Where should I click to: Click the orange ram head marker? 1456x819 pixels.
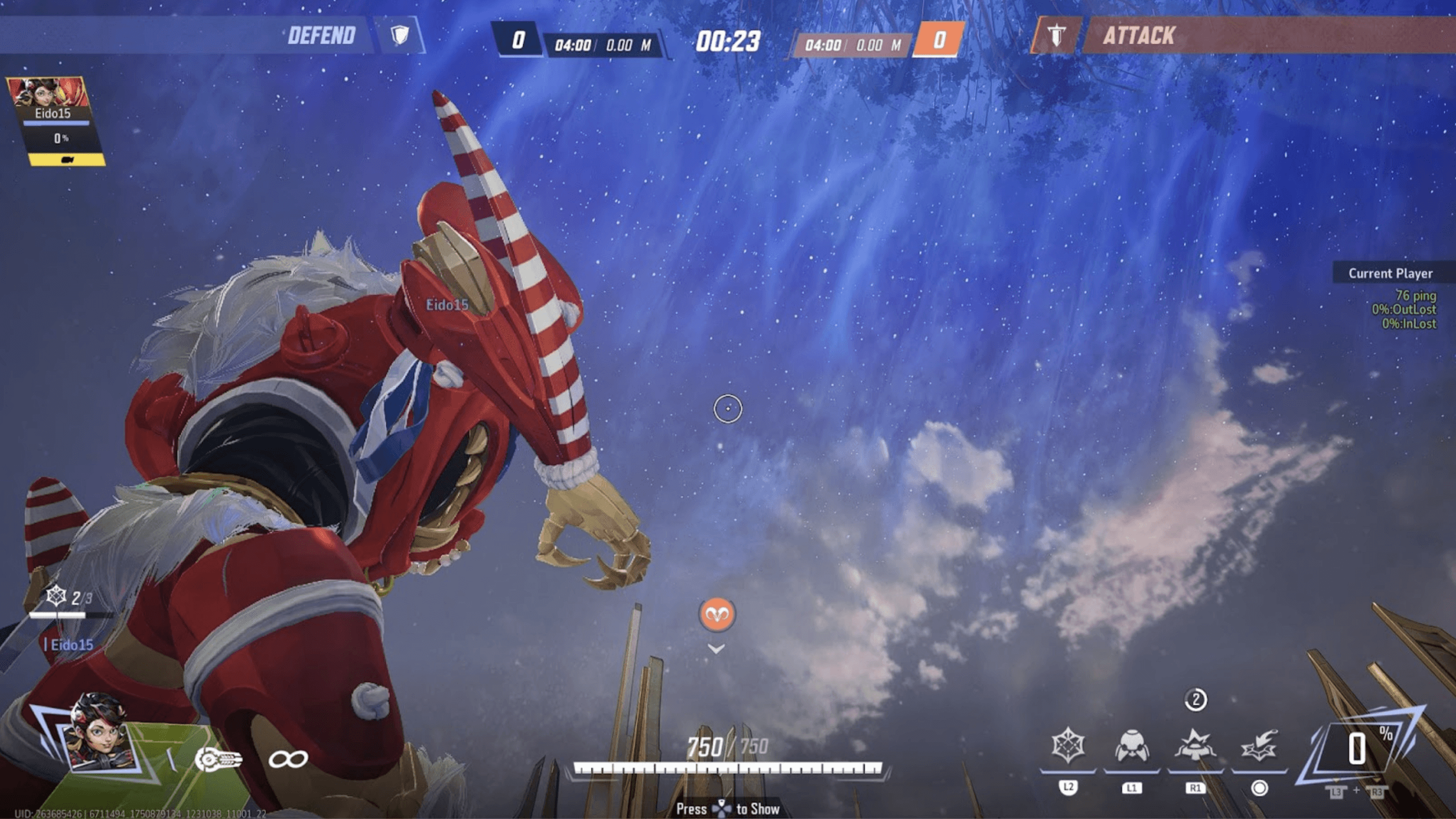717,614
